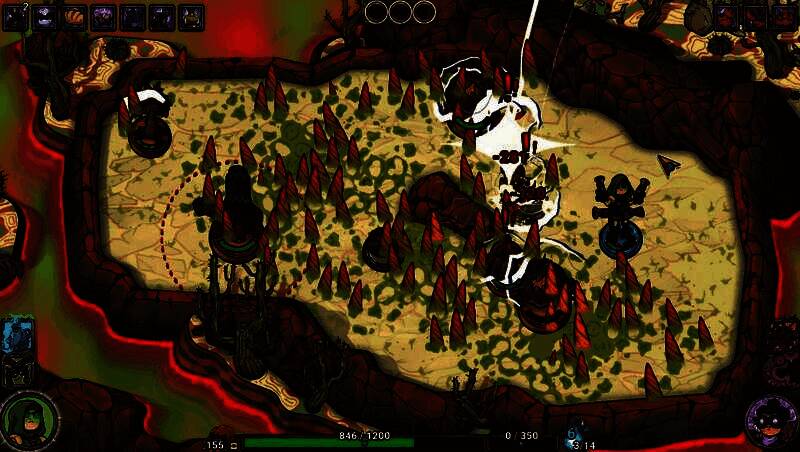Click the top-left icon with question mark

click(x=16, y=16)
